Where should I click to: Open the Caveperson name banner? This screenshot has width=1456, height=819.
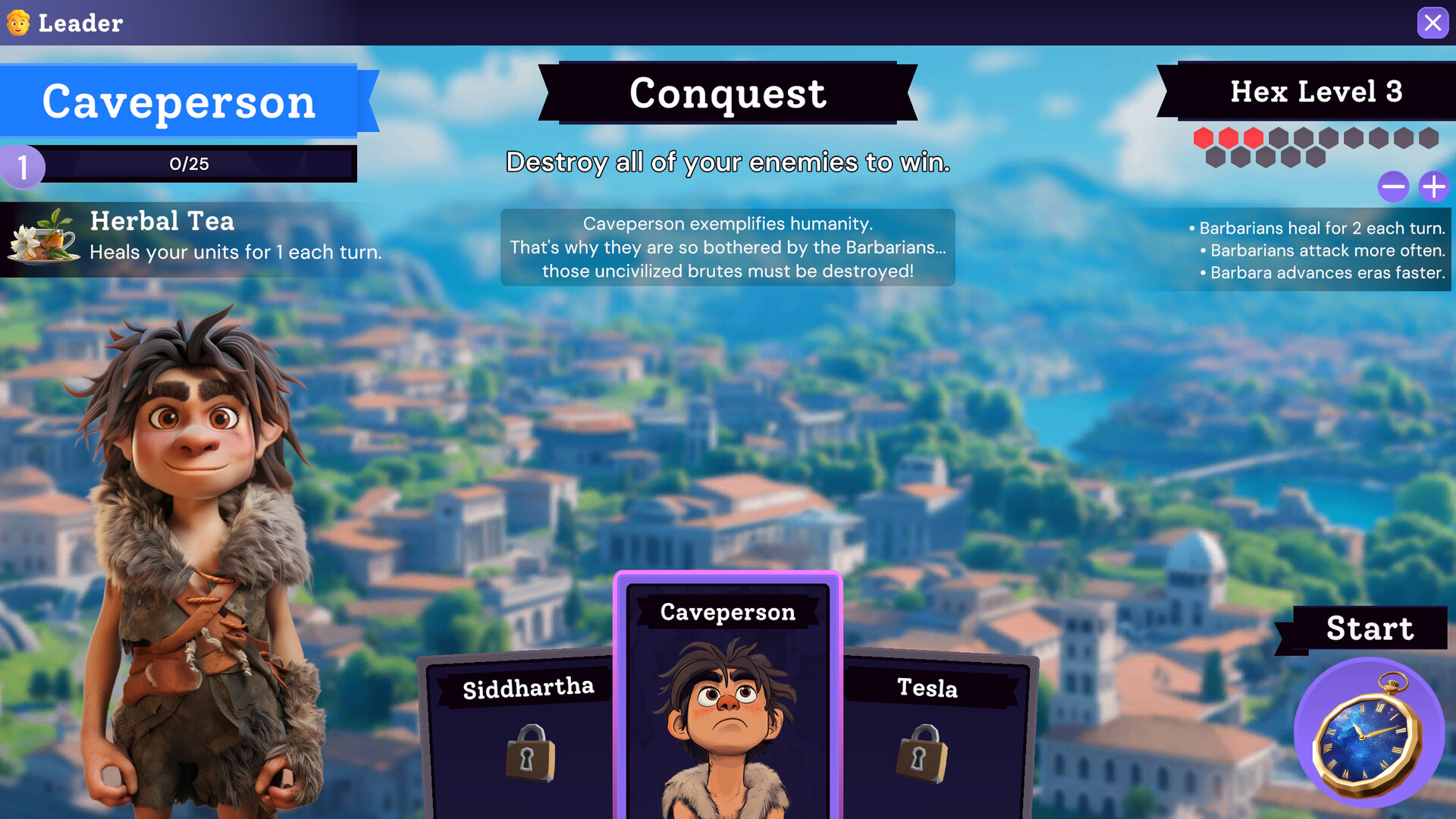[x=180, y=102]
